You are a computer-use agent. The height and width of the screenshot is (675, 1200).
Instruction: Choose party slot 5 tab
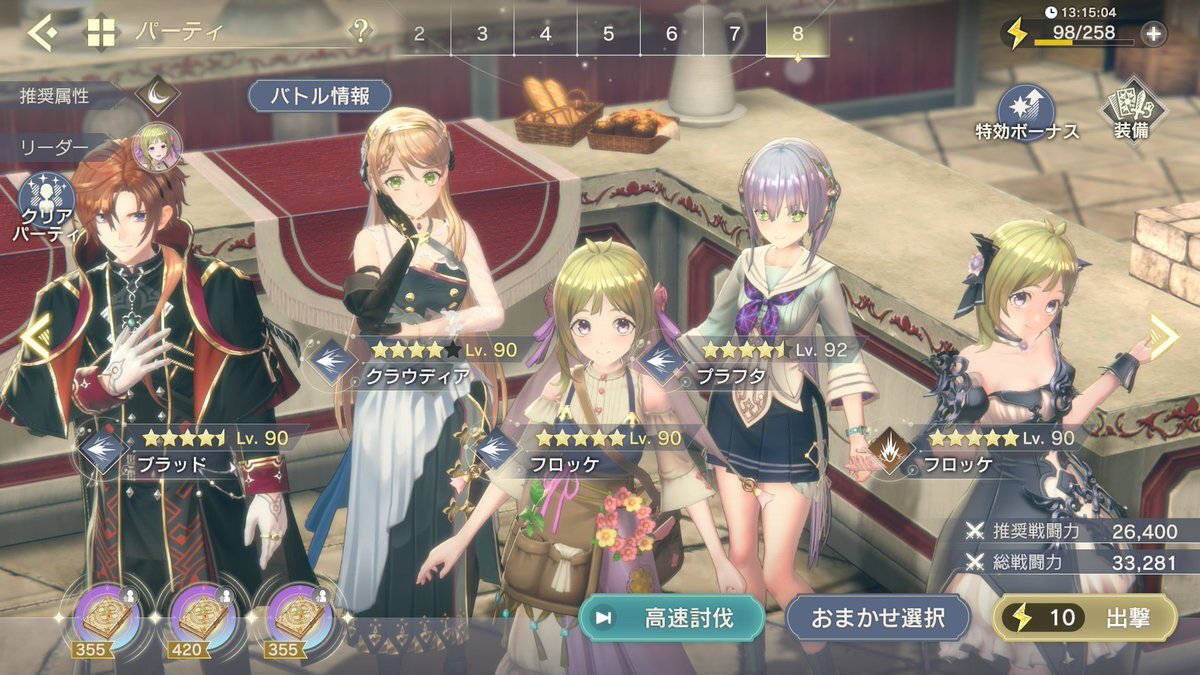click(608, 34)
